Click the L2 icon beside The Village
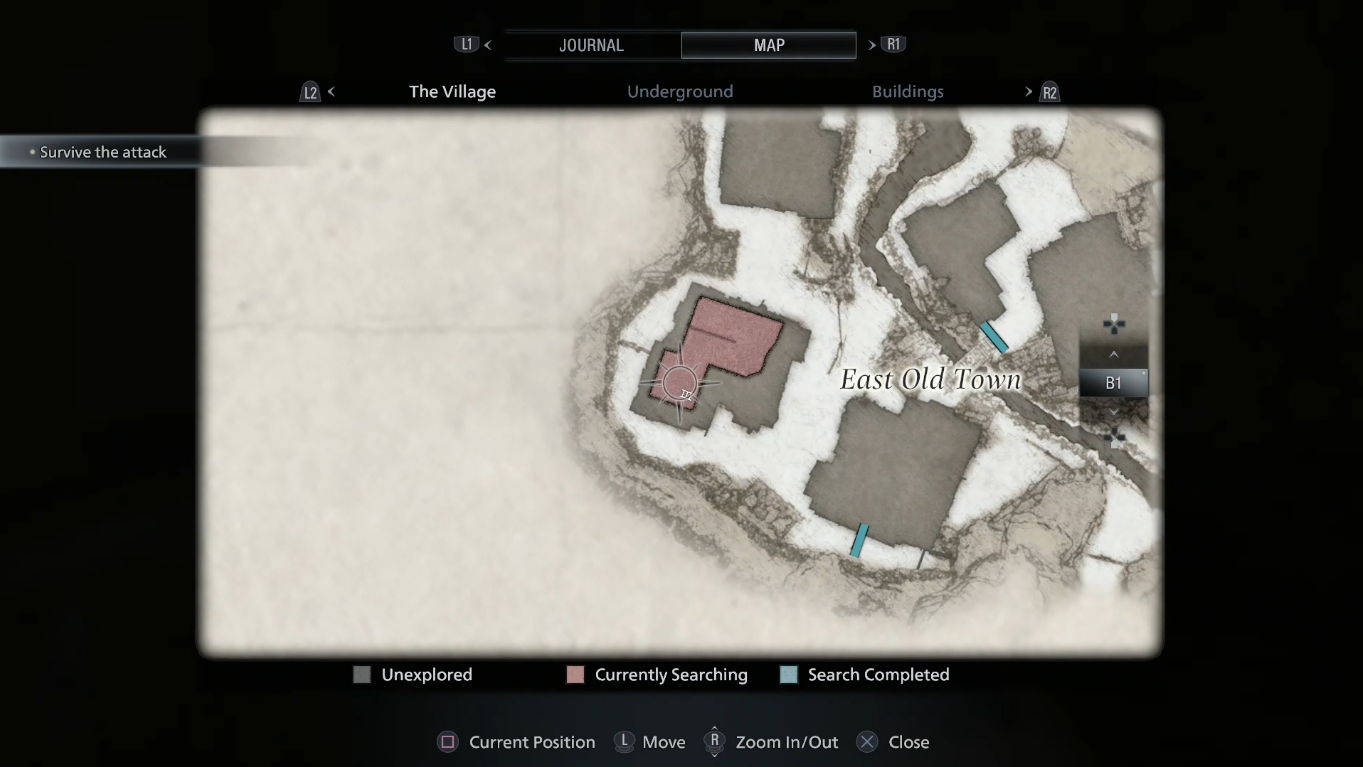 [309, 91]
